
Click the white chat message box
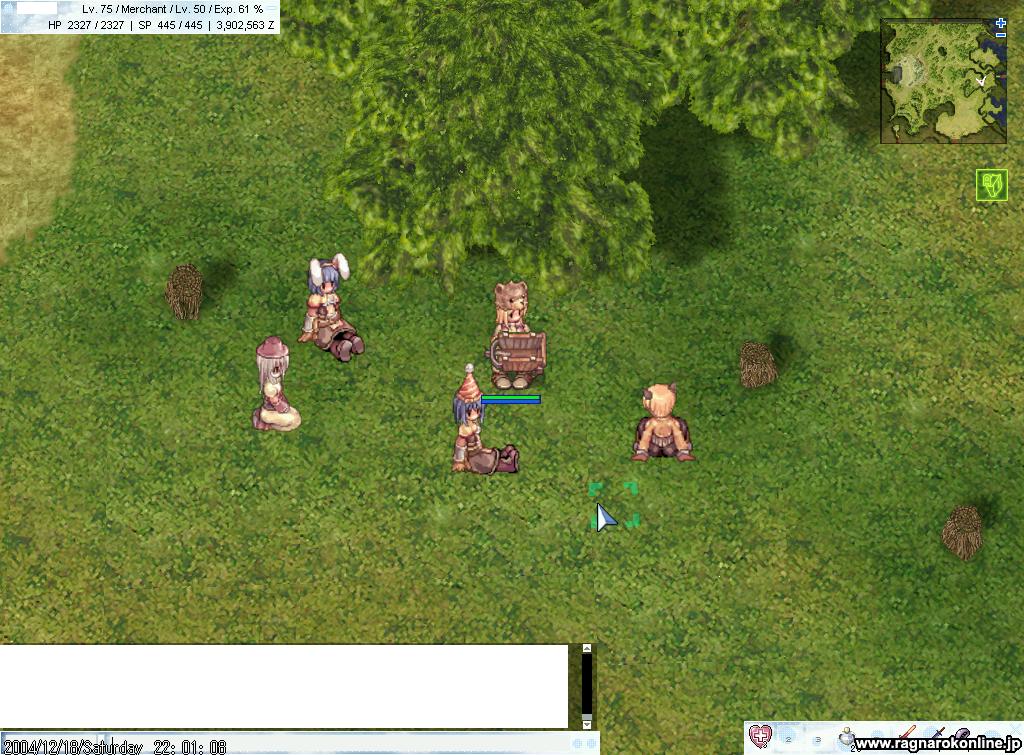284,686
